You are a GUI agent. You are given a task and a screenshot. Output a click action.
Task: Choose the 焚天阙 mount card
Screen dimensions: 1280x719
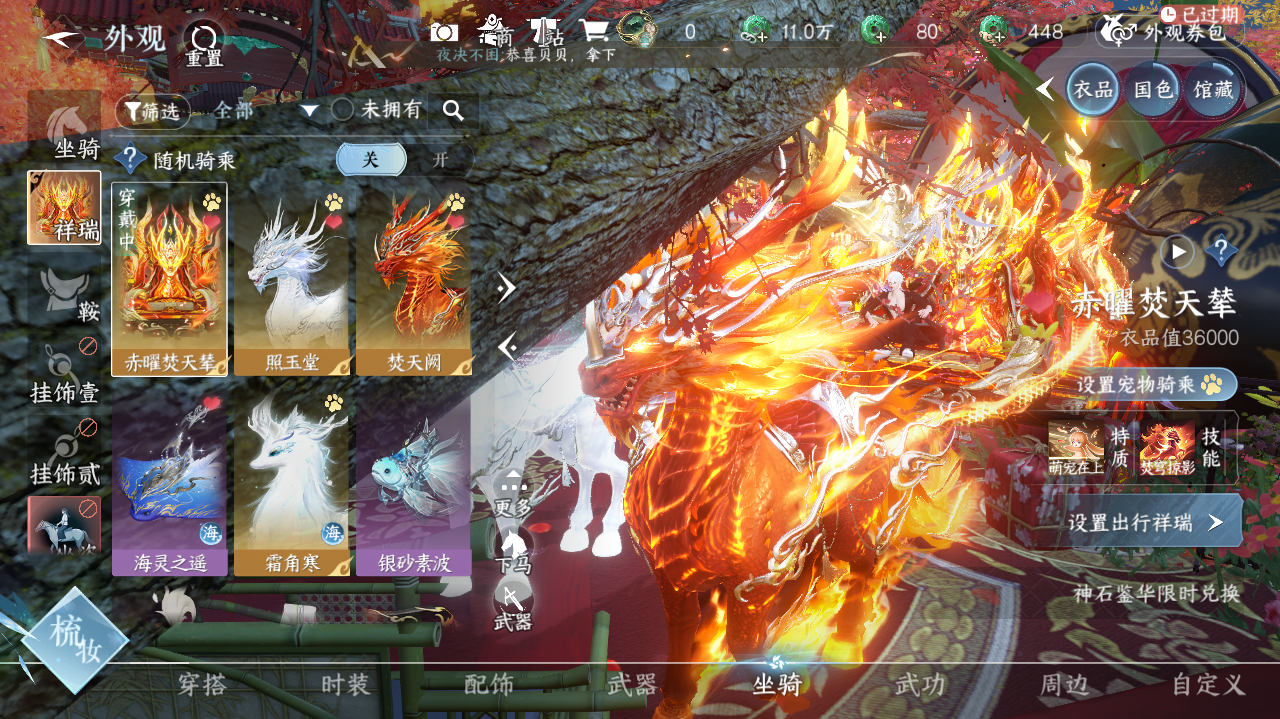point(414,279)
